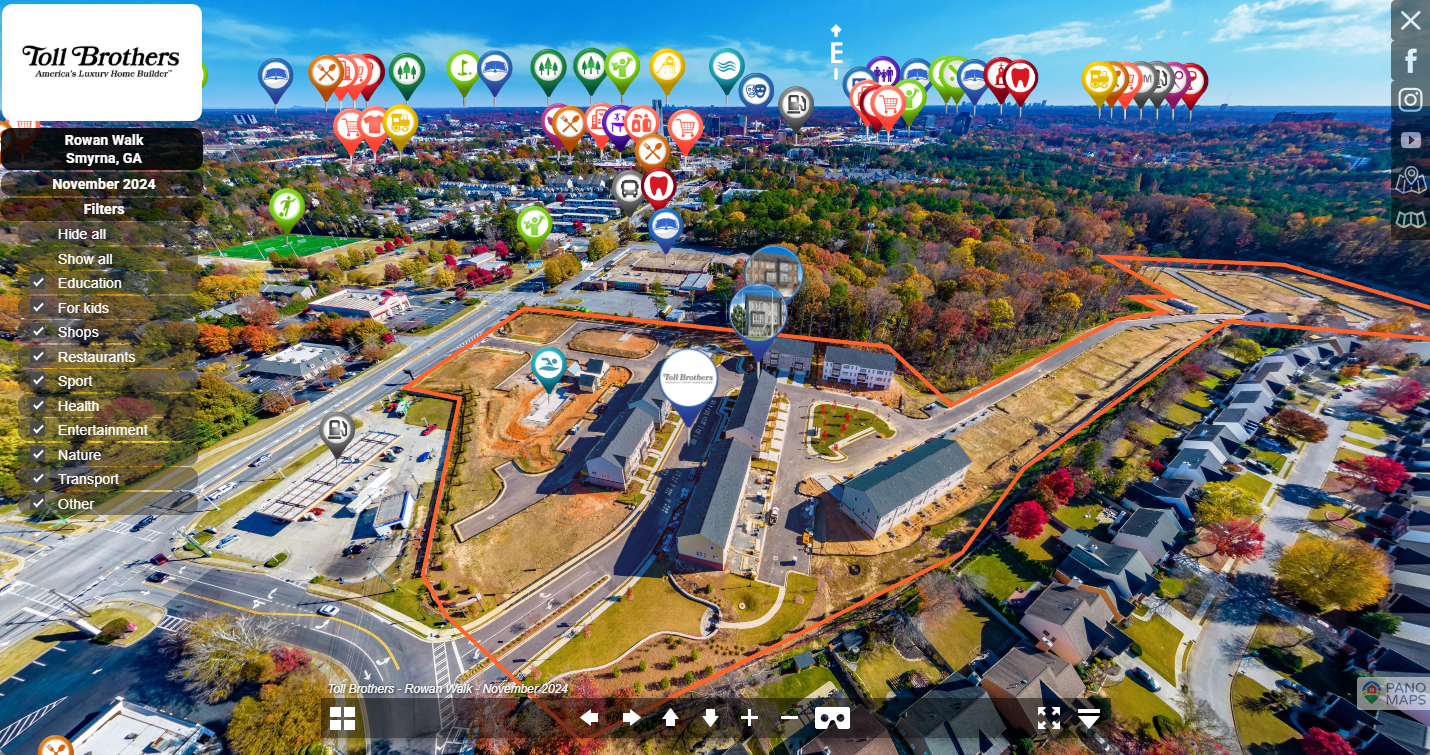Enable fullscreen mode
This screenshot has height=755, width=1430.
1048,717
